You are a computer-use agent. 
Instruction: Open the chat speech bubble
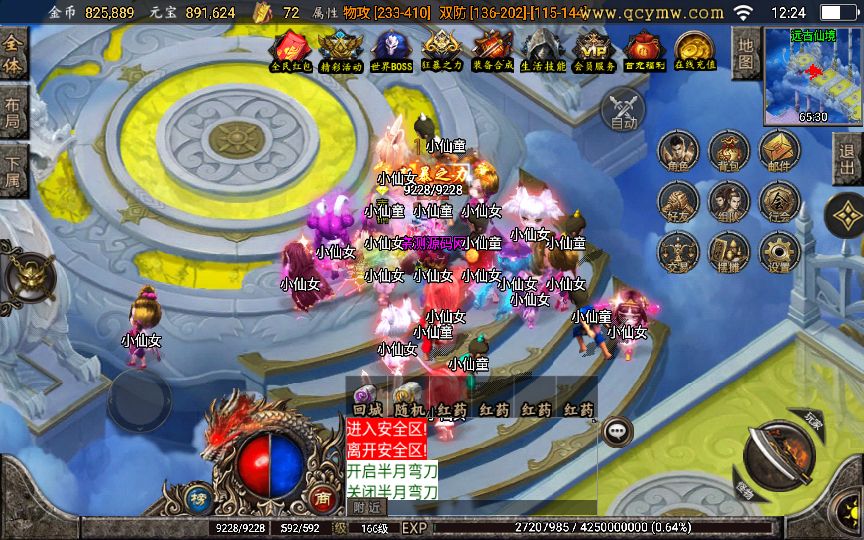pos(619,430)
